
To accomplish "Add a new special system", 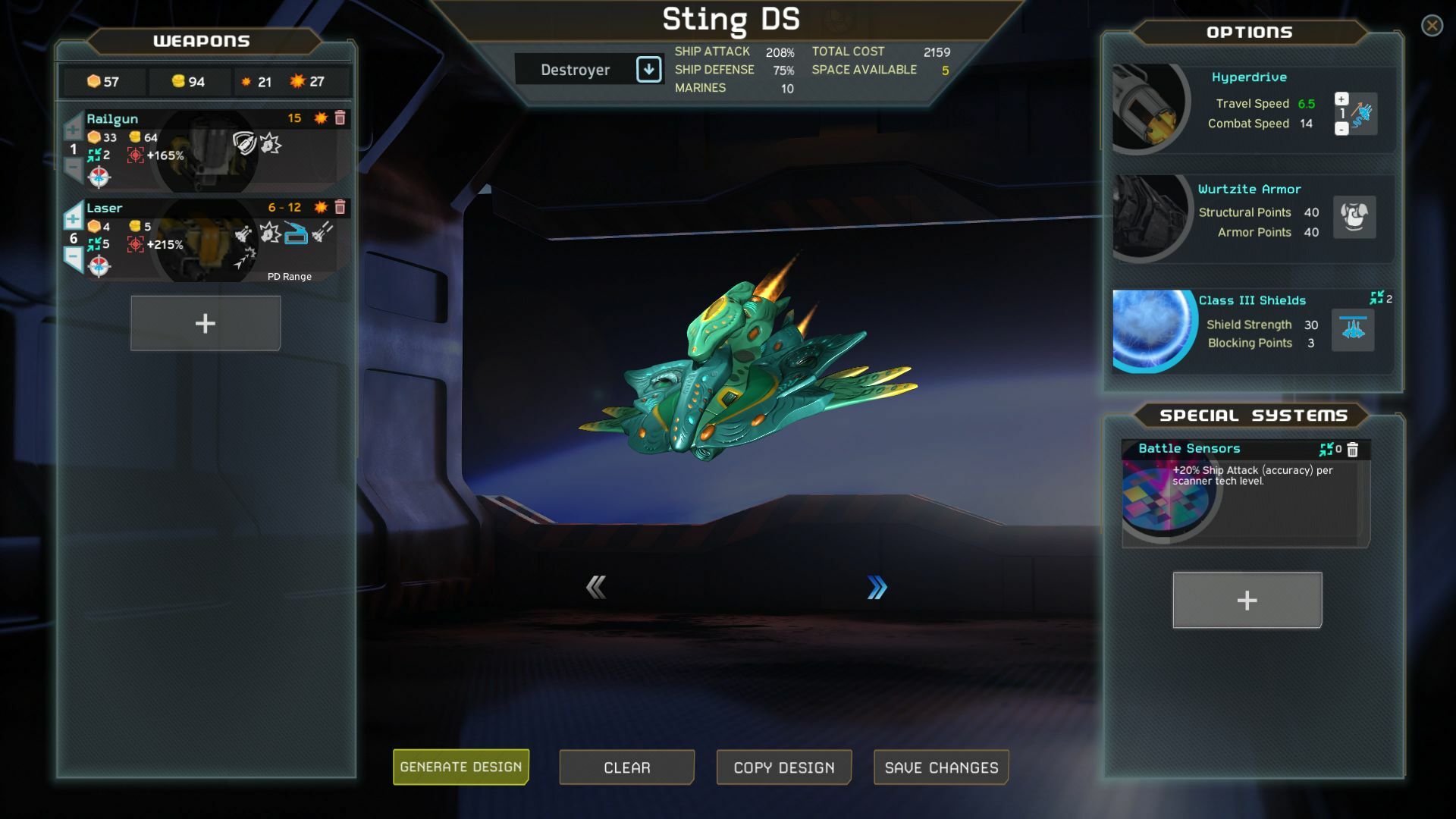I will (x=1247, y=601).
